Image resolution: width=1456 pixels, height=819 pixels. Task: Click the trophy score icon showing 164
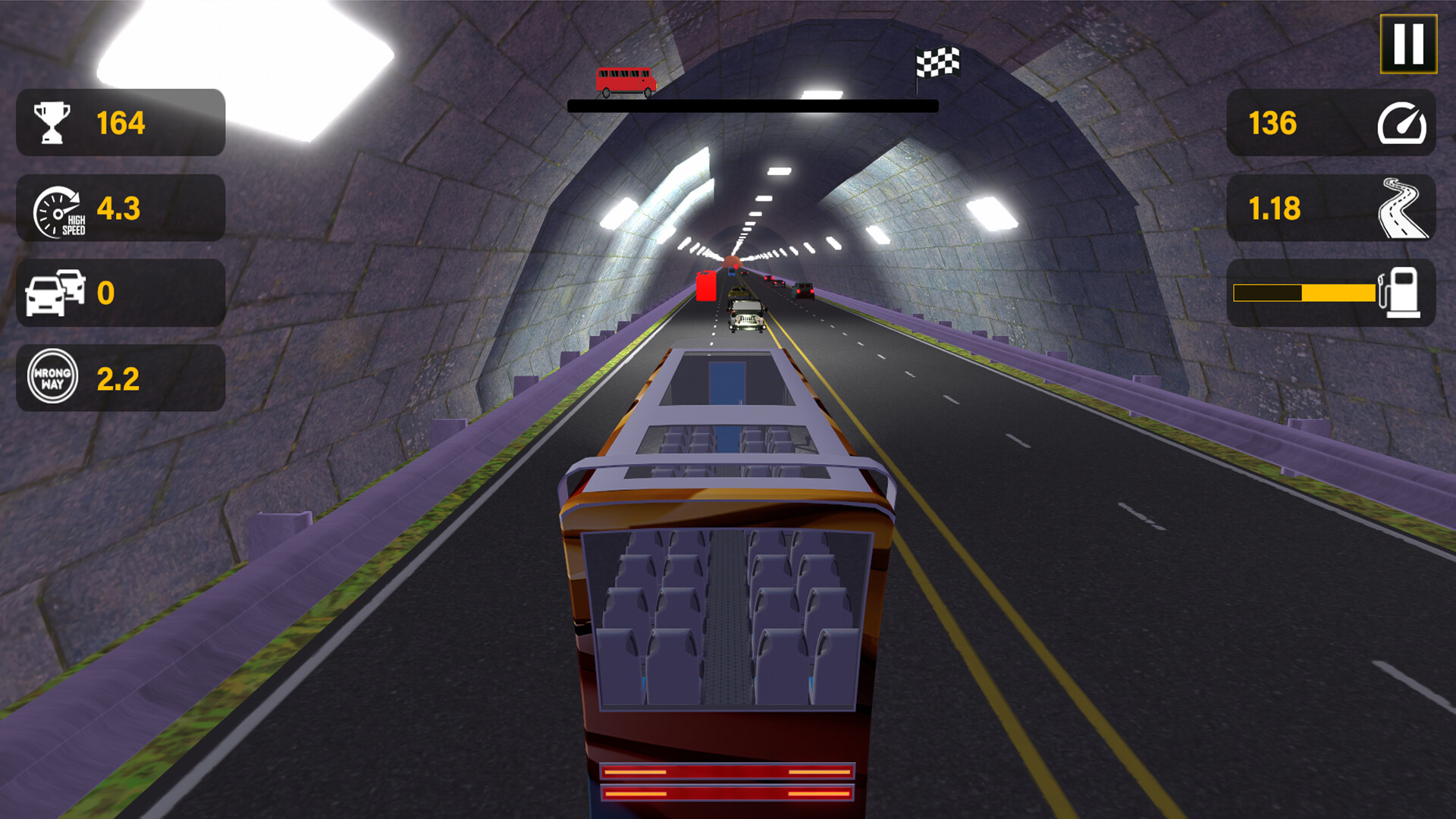tap(50, 123)
